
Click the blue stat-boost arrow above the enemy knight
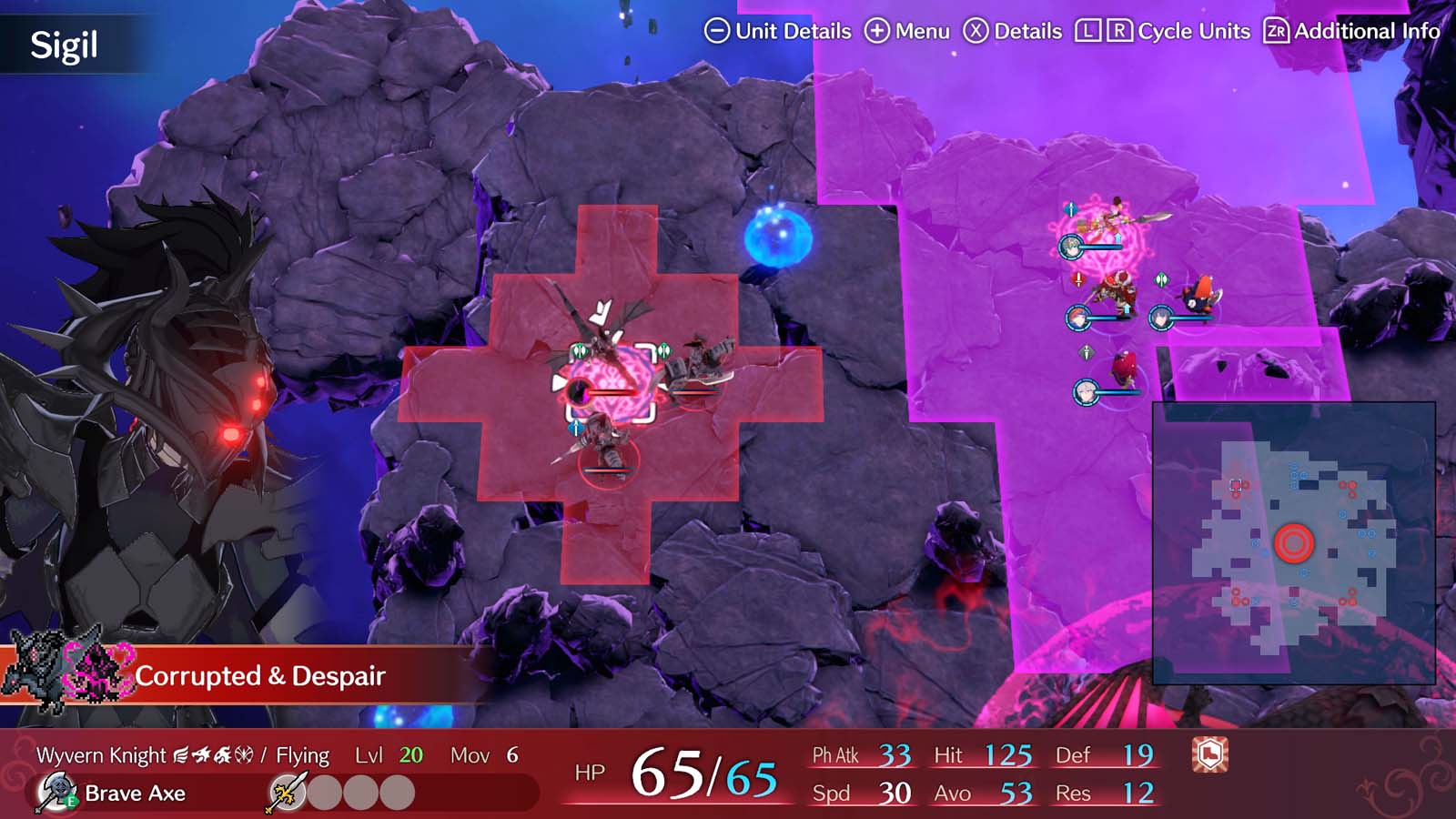click(x=1127, y=308)
